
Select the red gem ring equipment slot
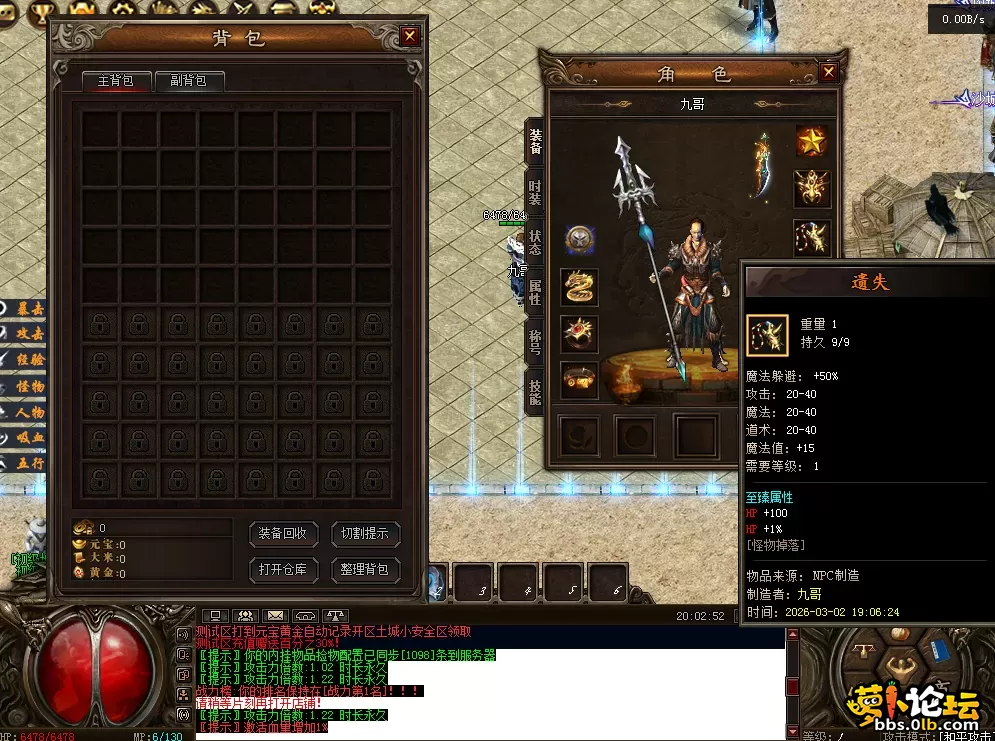coord(579,333)
